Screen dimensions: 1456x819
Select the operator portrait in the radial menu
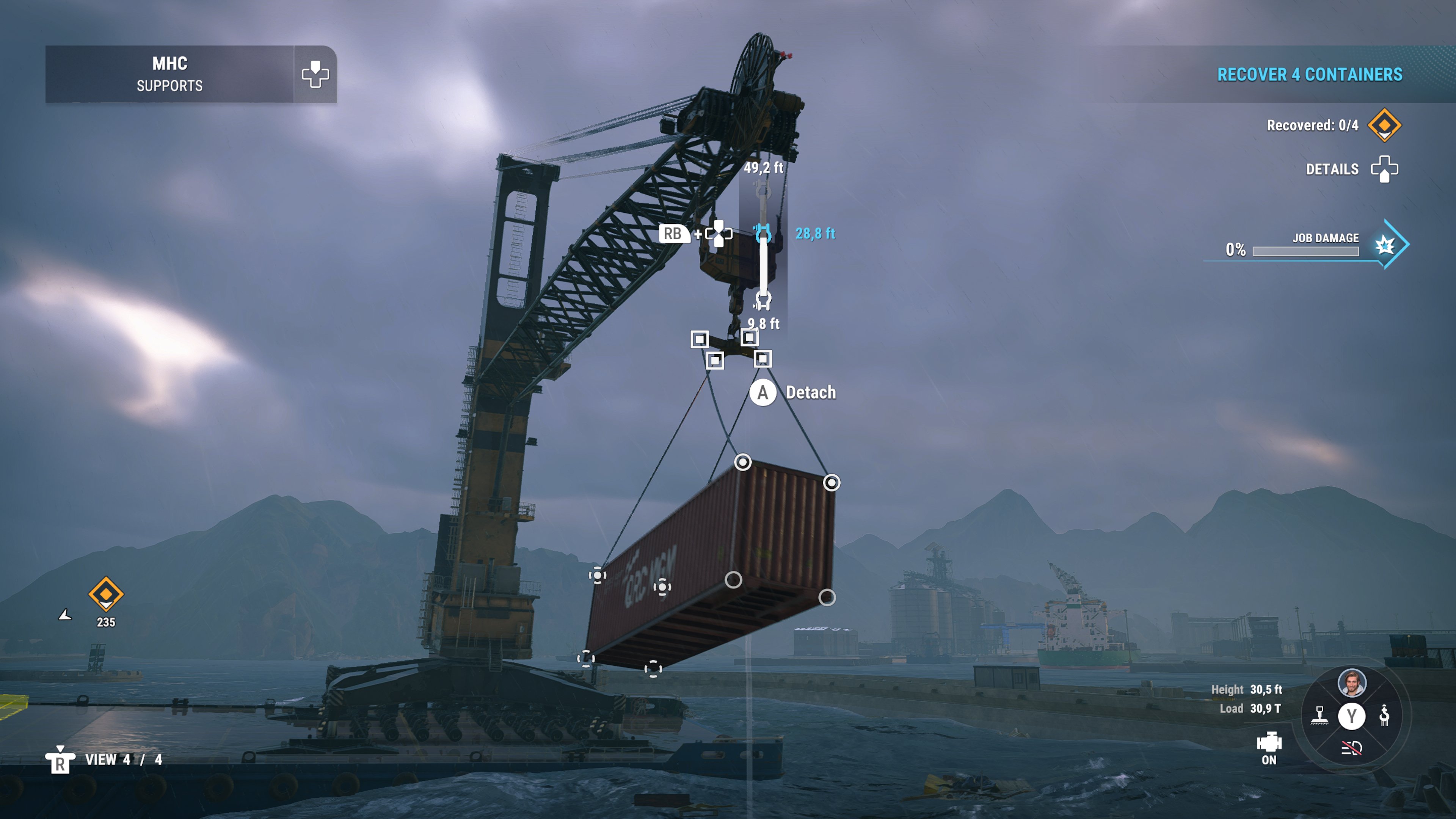point(1351,682)
